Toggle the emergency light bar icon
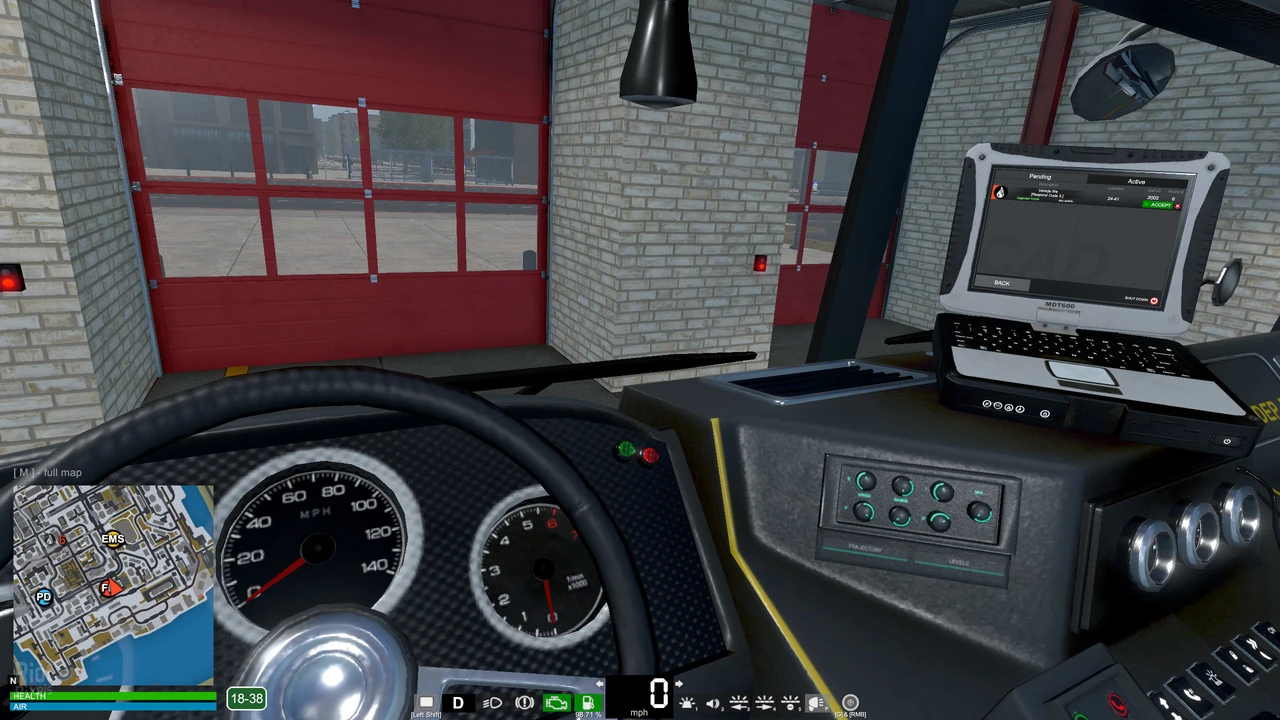 pos(688,703)
